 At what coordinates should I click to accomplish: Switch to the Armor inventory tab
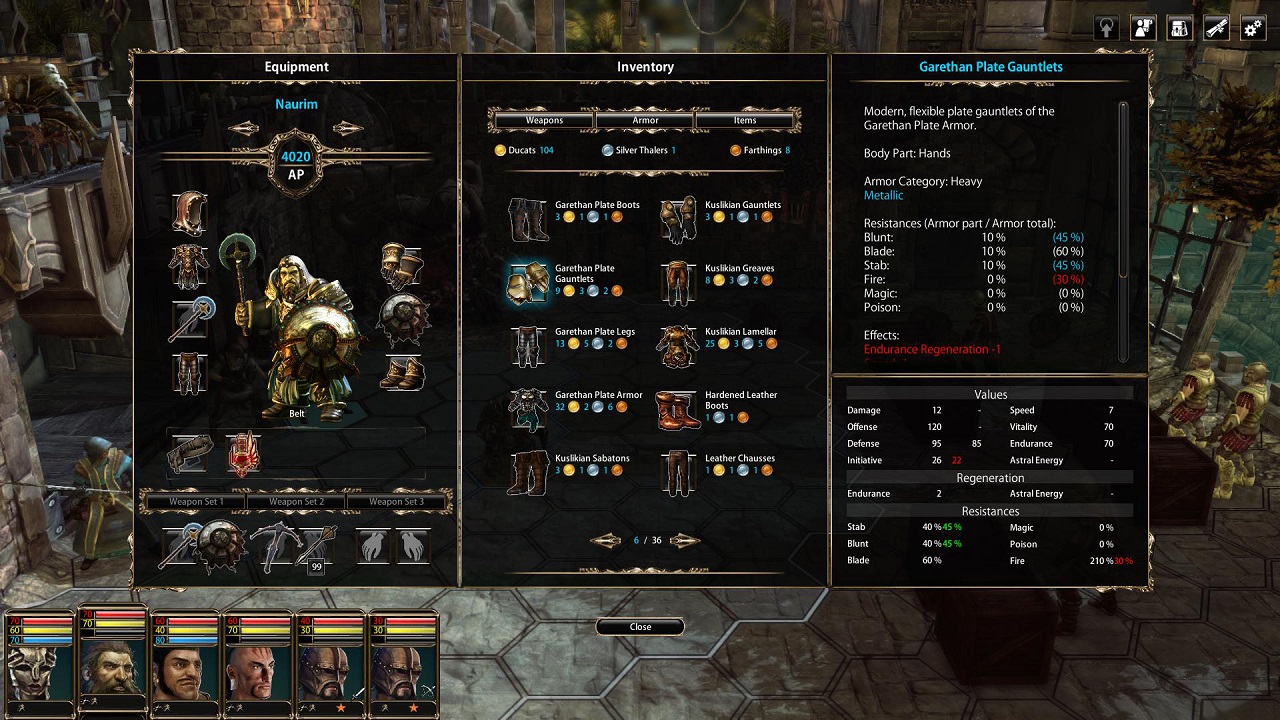[x=644, y=120]
